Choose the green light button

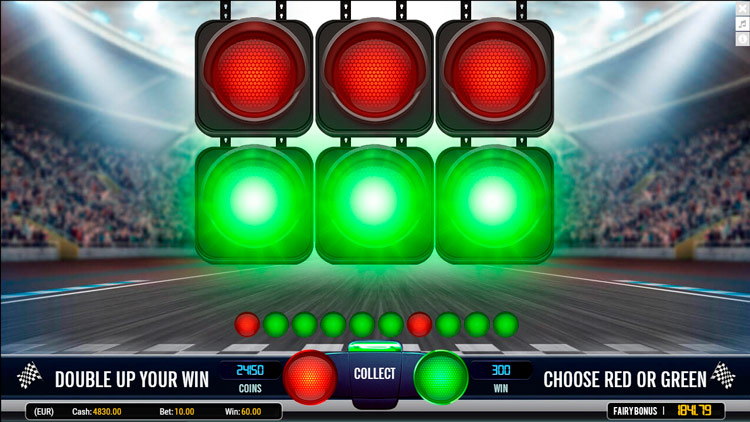click(441, 377)
